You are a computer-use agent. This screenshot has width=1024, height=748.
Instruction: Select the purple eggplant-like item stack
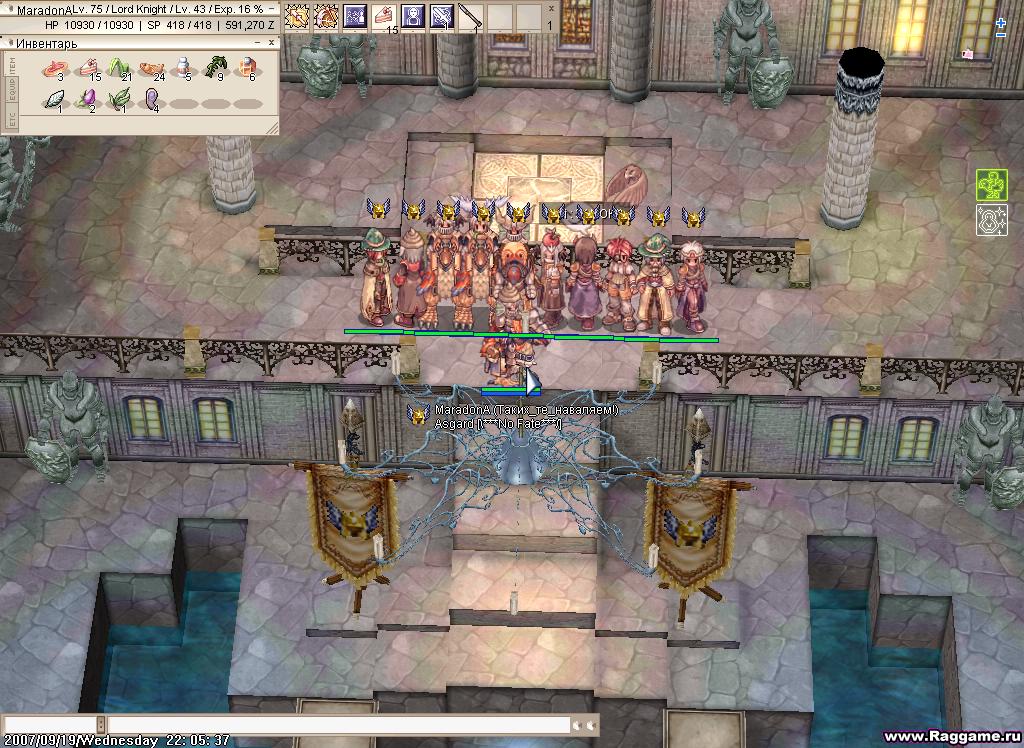click(87, 100)
